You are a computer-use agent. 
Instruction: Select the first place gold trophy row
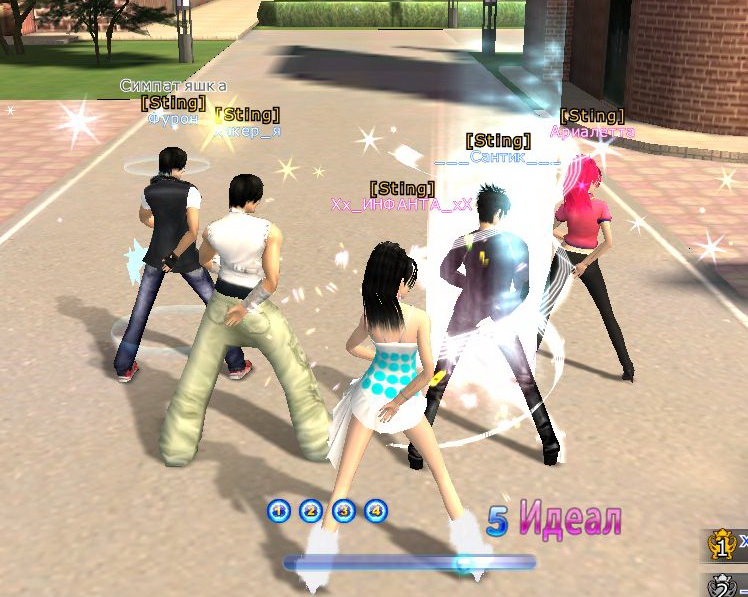pos(726,546)
